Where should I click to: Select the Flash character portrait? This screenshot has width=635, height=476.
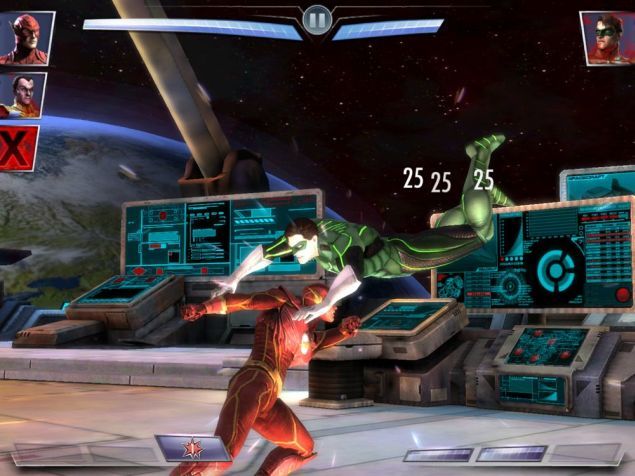25,37
